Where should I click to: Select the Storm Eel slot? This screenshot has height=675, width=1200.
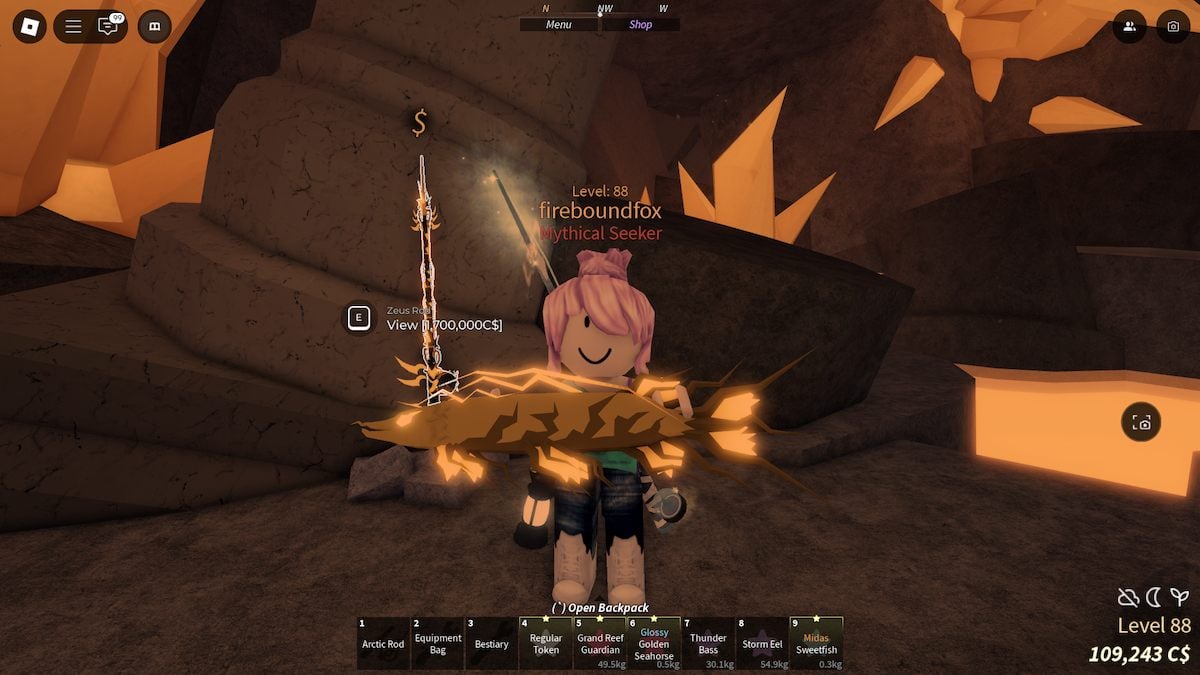762,643
